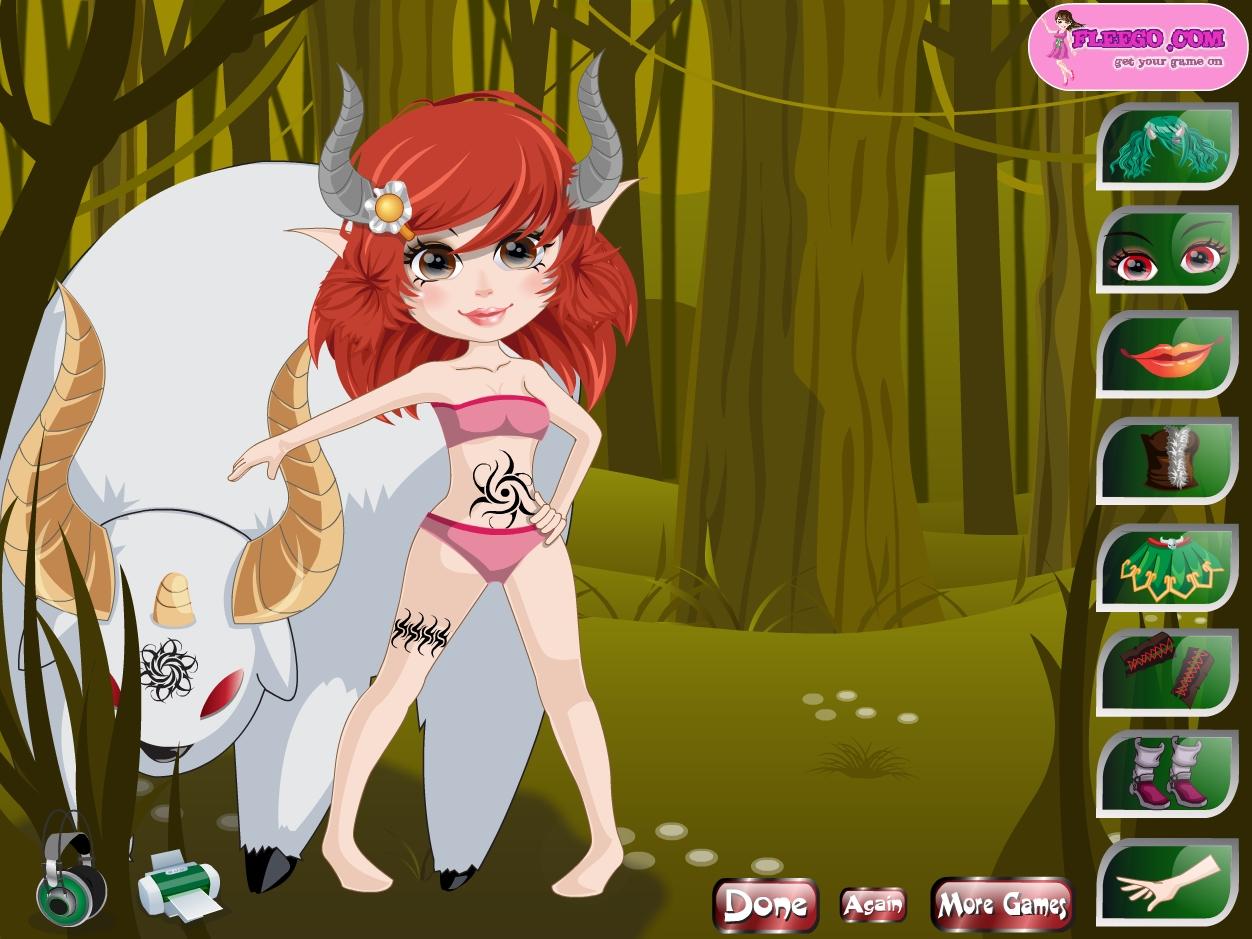
Task: Open the More Games link
Action: [1001, 904]
